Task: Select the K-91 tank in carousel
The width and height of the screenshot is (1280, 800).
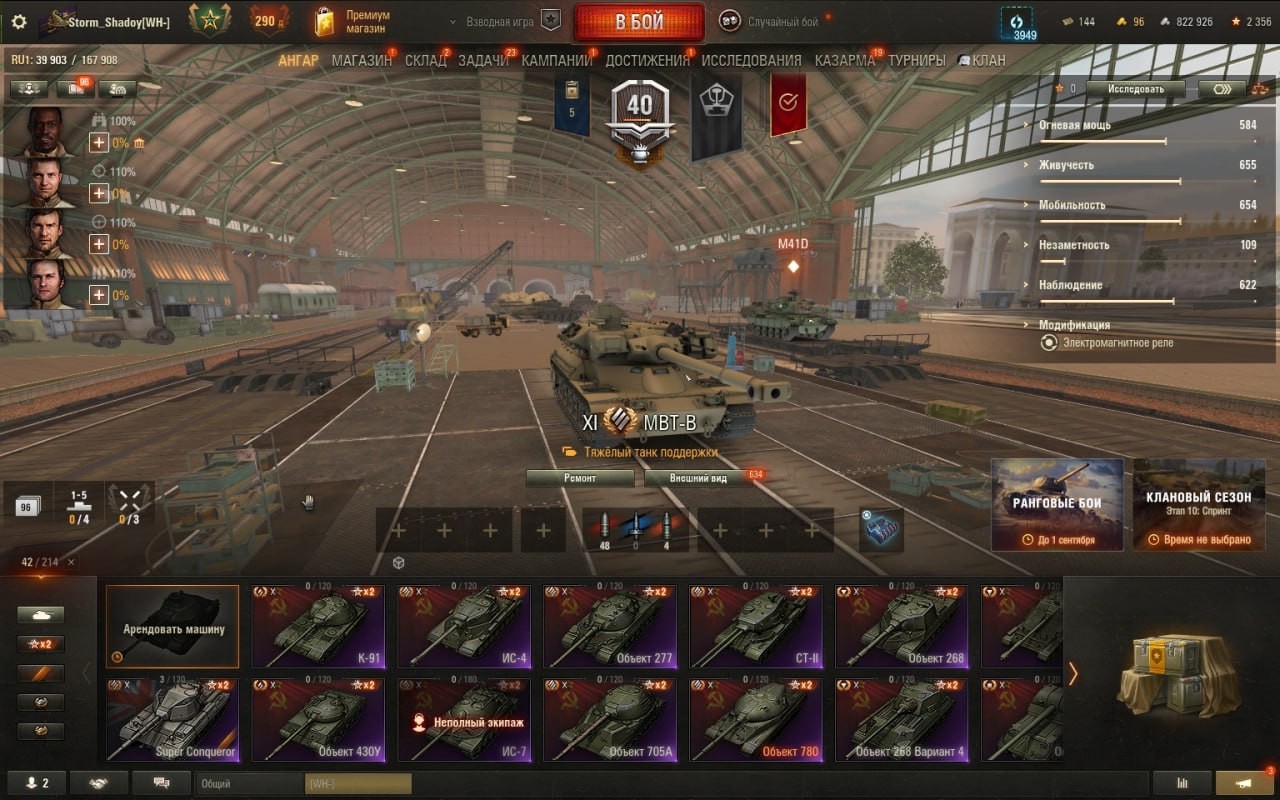Action: 318,626
